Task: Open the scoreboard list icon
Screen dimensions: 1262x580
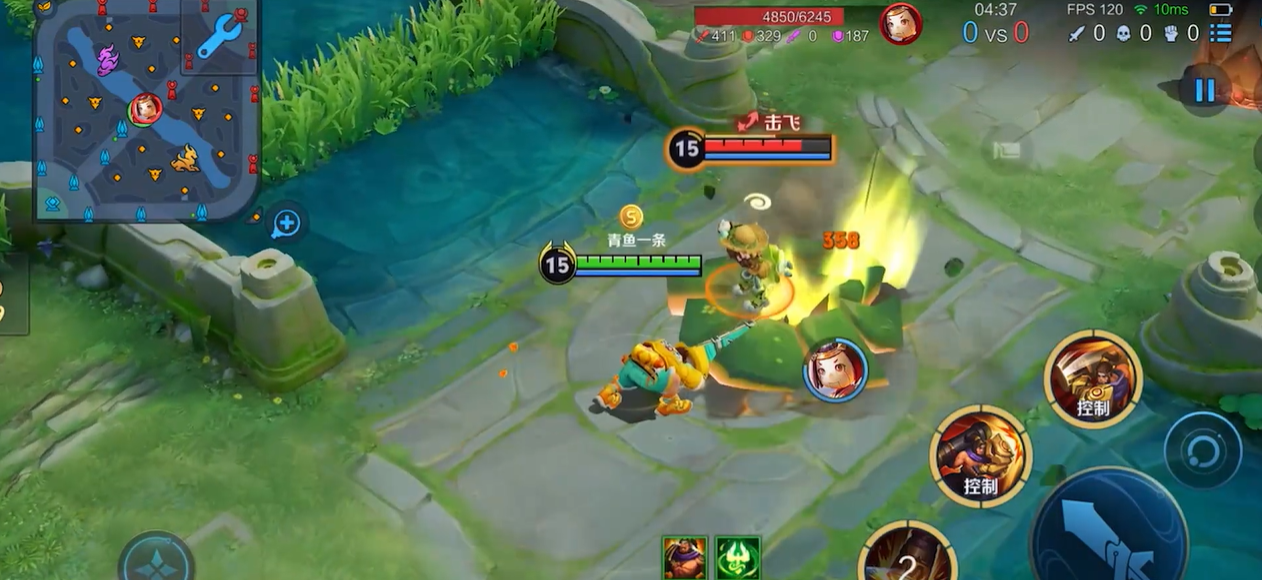Action: [x=1221, y=33]
